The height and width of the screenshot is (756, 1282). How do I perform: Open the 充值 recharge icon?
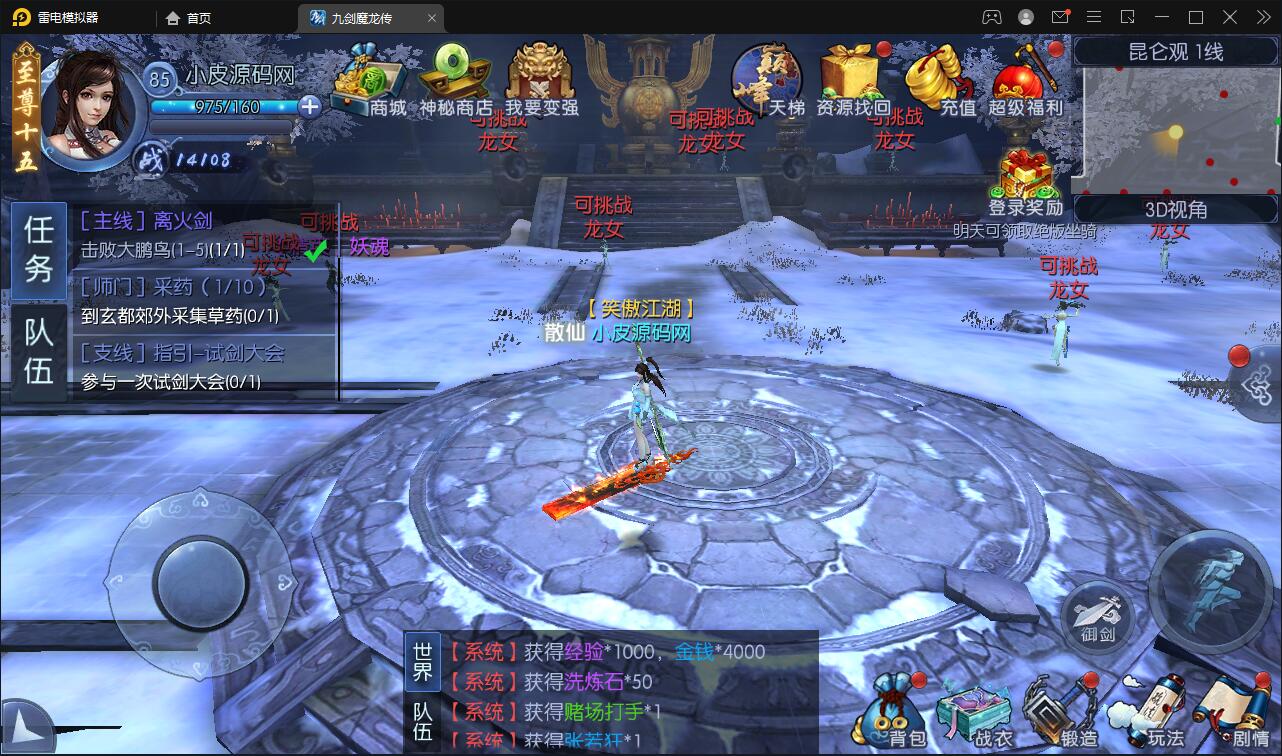pyautogui.click(x=938, y=80)
